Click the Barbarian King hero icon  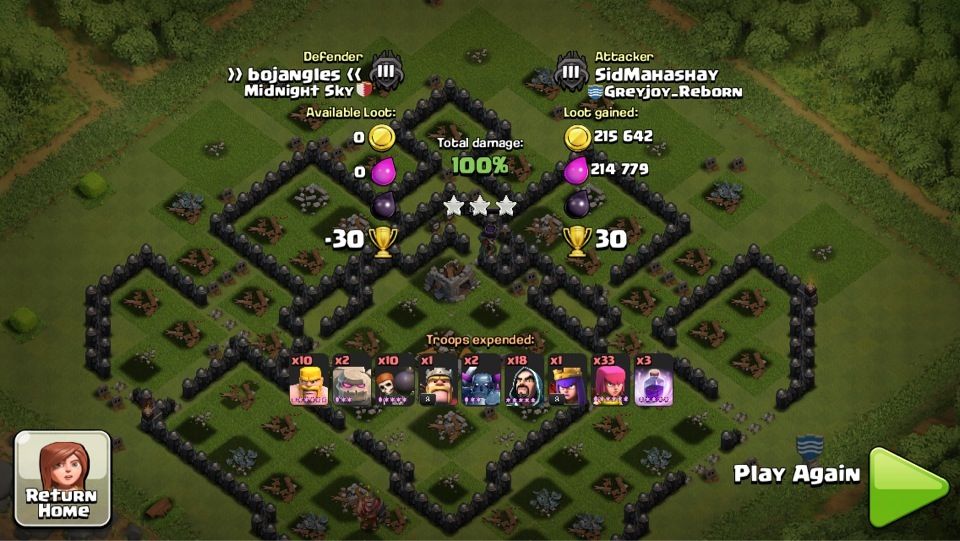click(x=437, y=381)
